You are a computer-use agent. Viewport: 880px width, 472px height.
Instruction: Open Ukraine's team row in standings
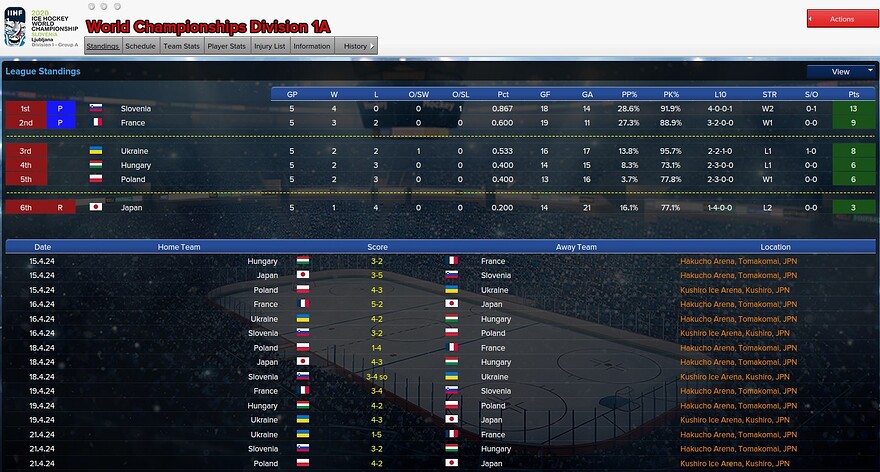click(x=136, y=151)
